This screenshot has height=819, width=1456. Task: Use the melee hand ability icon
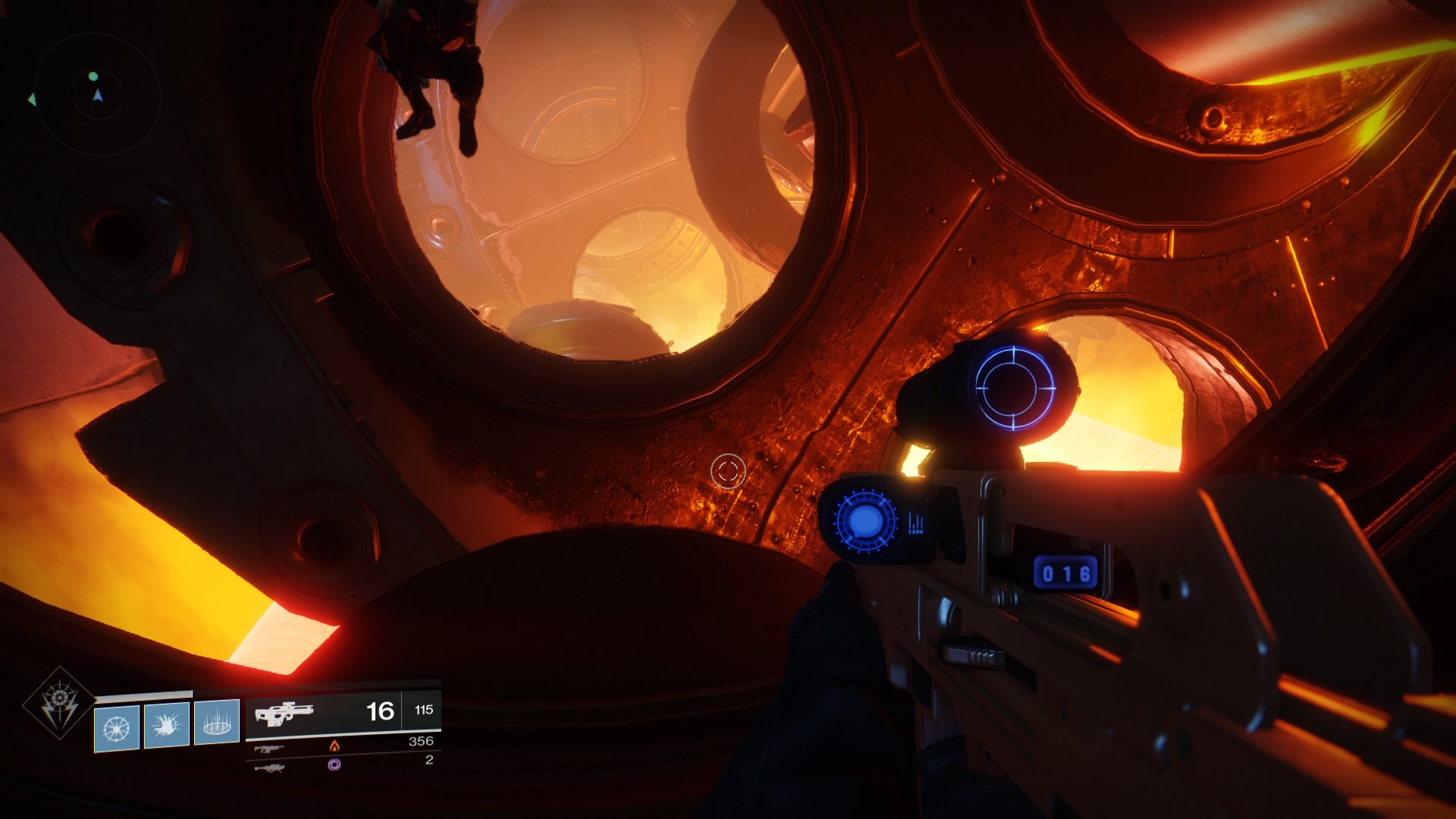tap(166, 726)
